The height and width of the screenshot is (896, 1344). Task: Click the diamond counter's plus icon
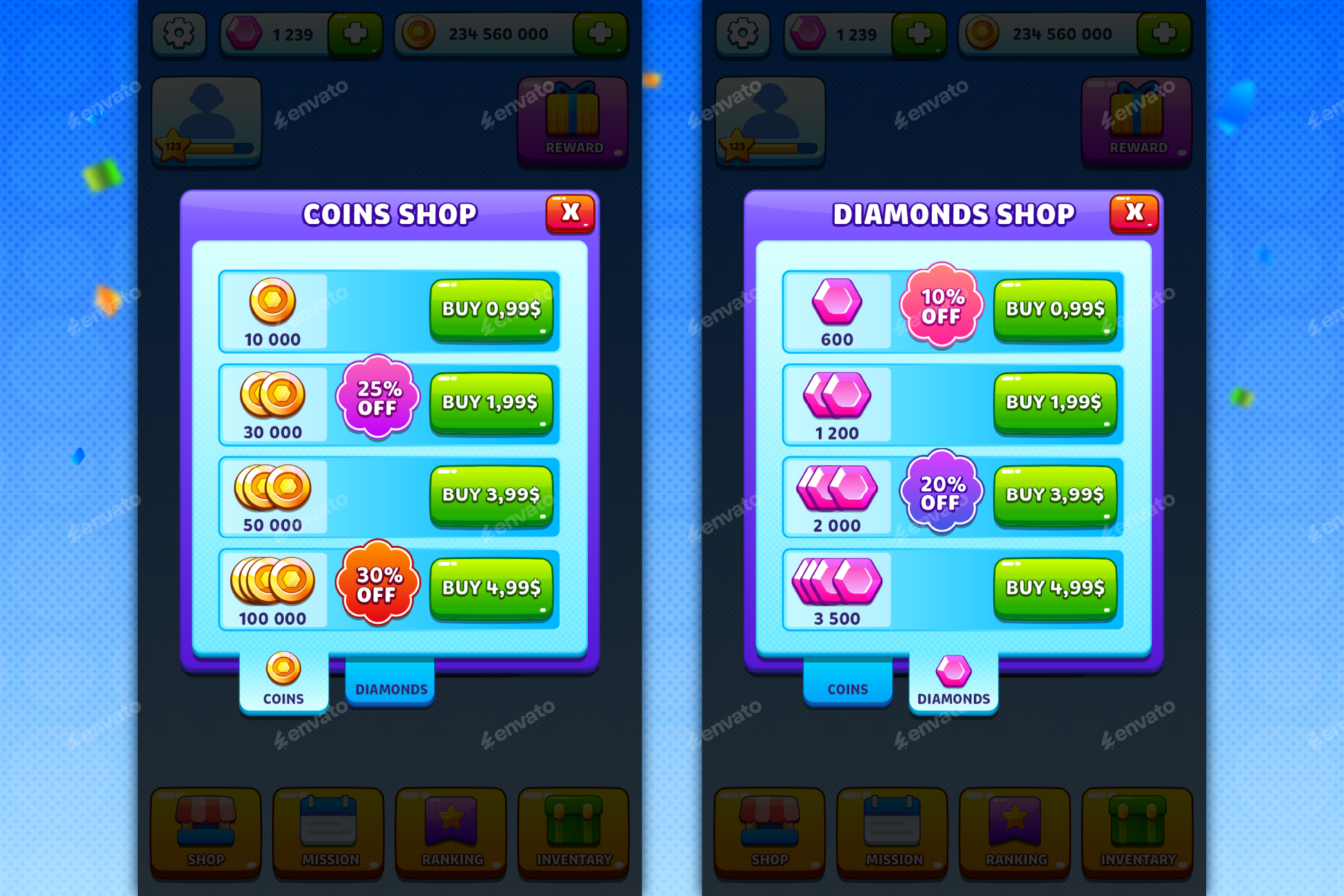356,34
